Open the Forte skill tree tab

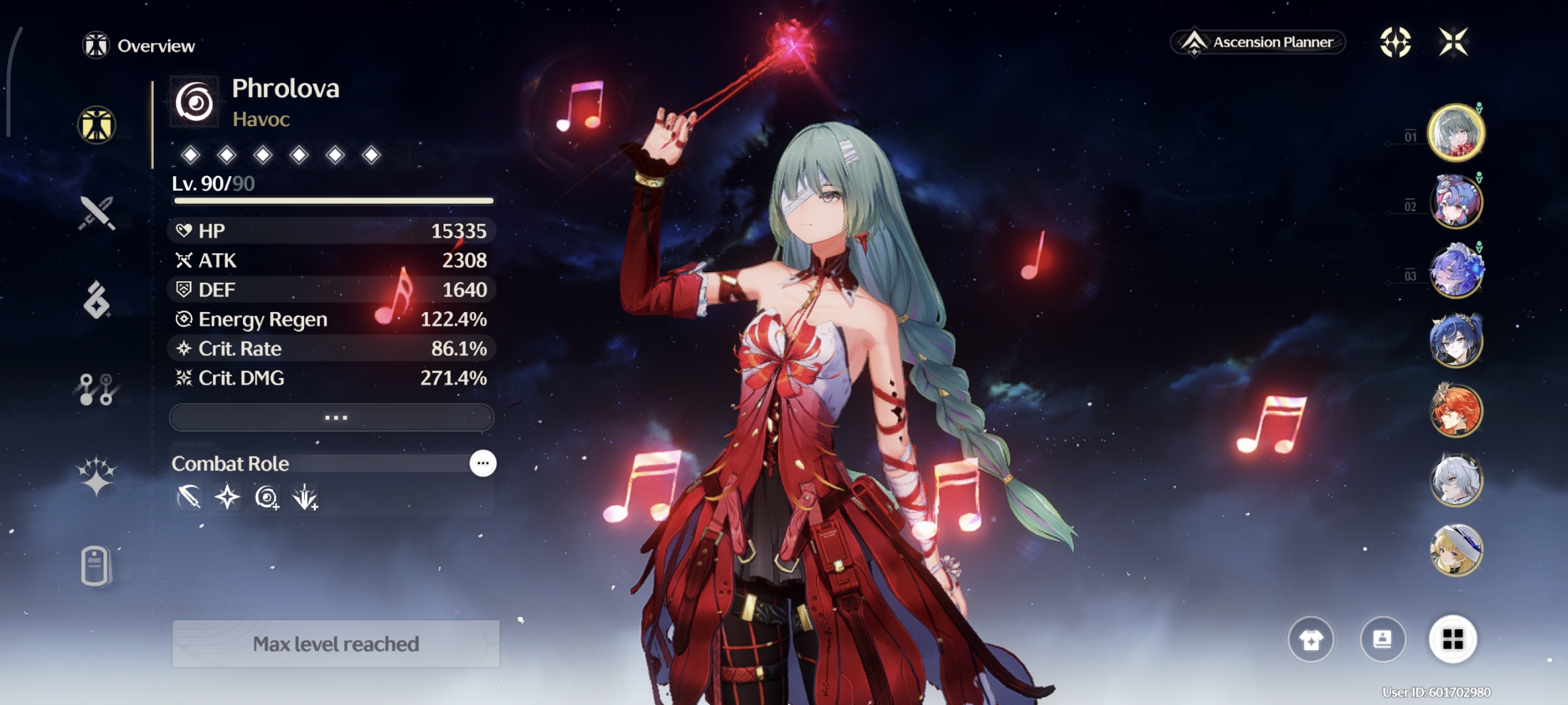(x=97, y=389)
